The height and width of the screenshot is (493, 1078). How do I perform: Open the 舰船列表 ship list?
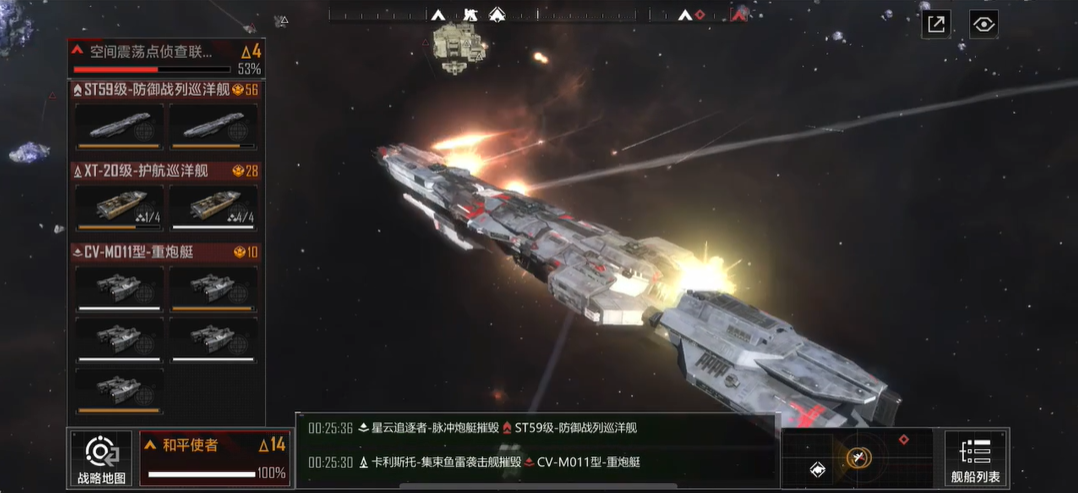[975, 459]
